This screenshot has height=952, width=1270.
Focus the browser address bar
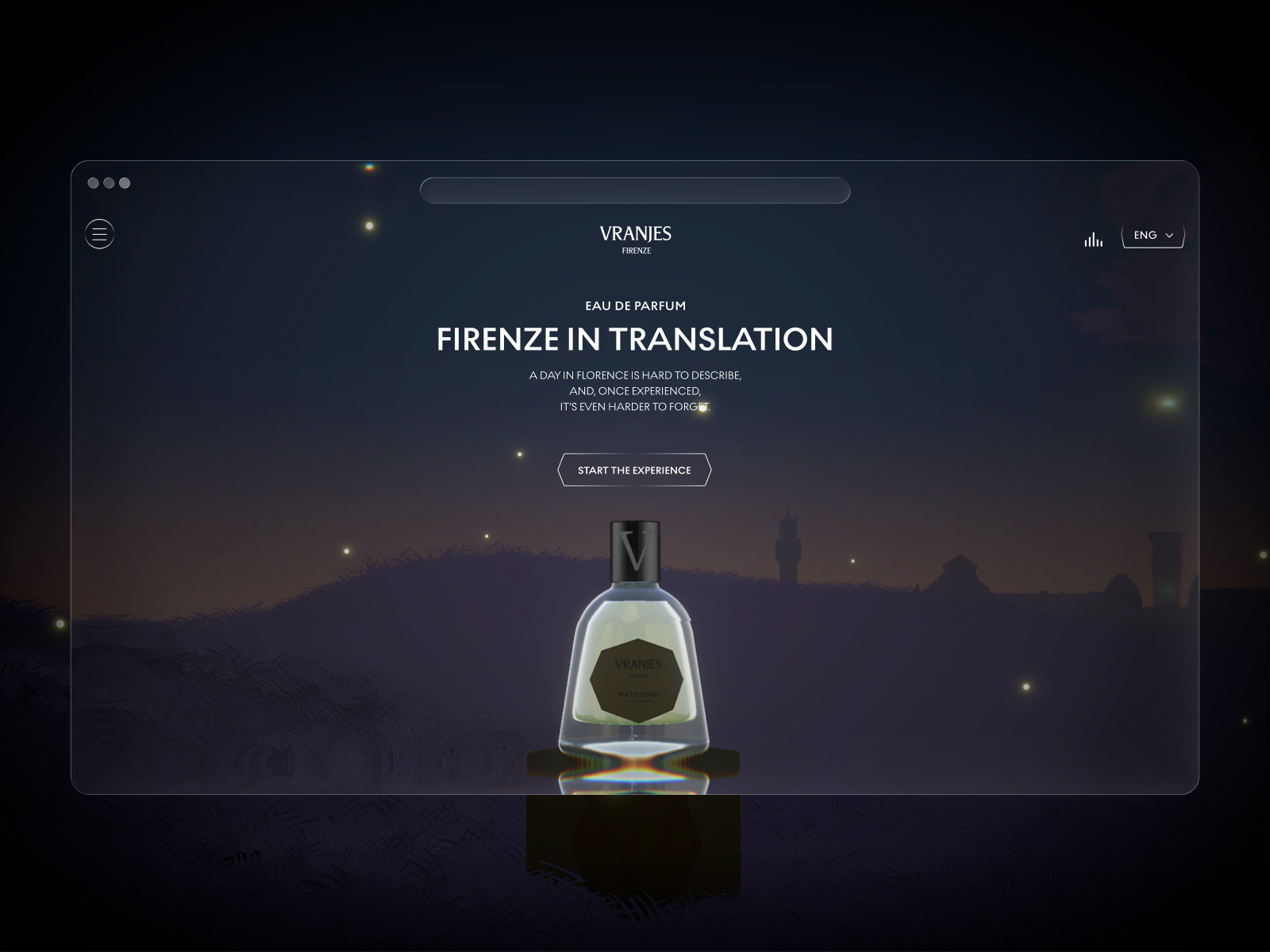point(635,191)
